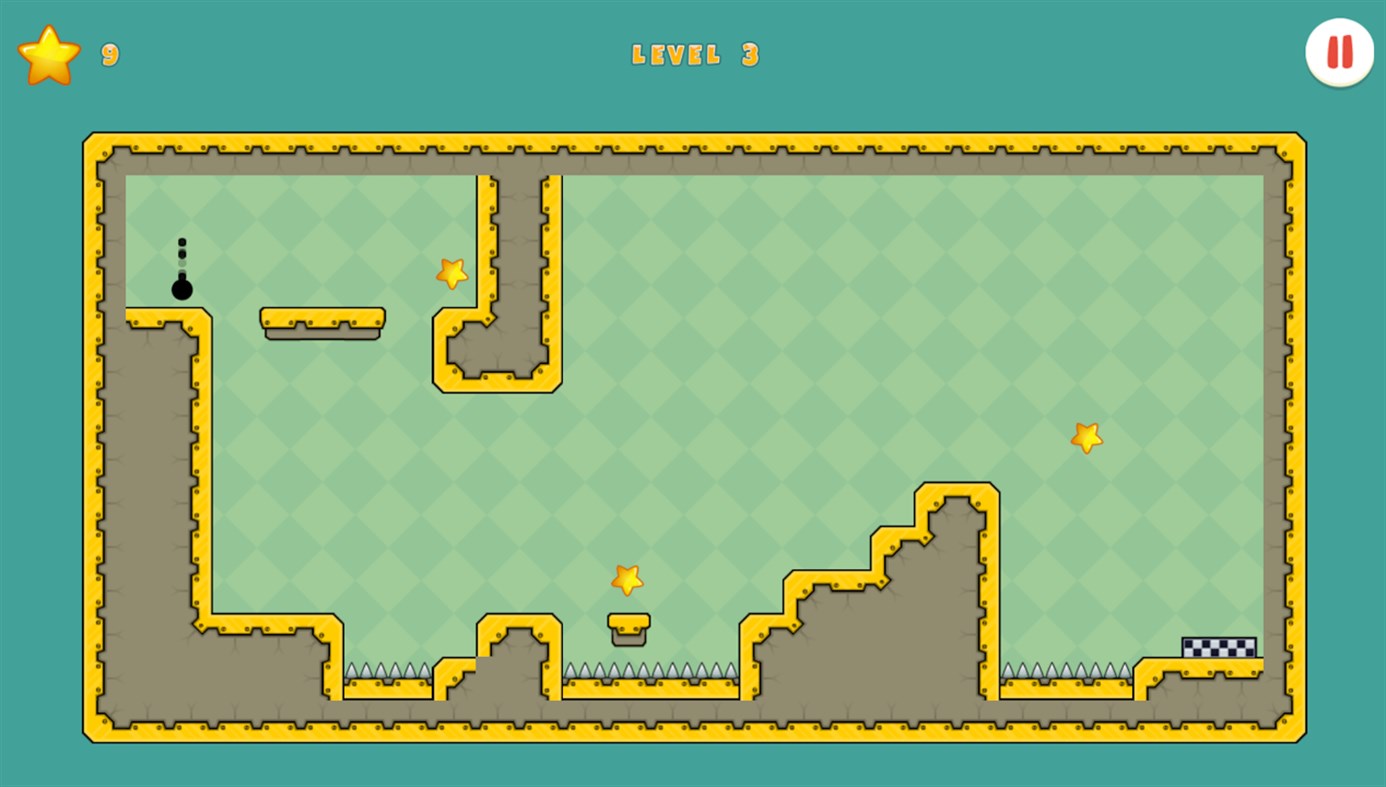
Task: Click the golden yellow star counter number 9
Action: pos(108,55)
